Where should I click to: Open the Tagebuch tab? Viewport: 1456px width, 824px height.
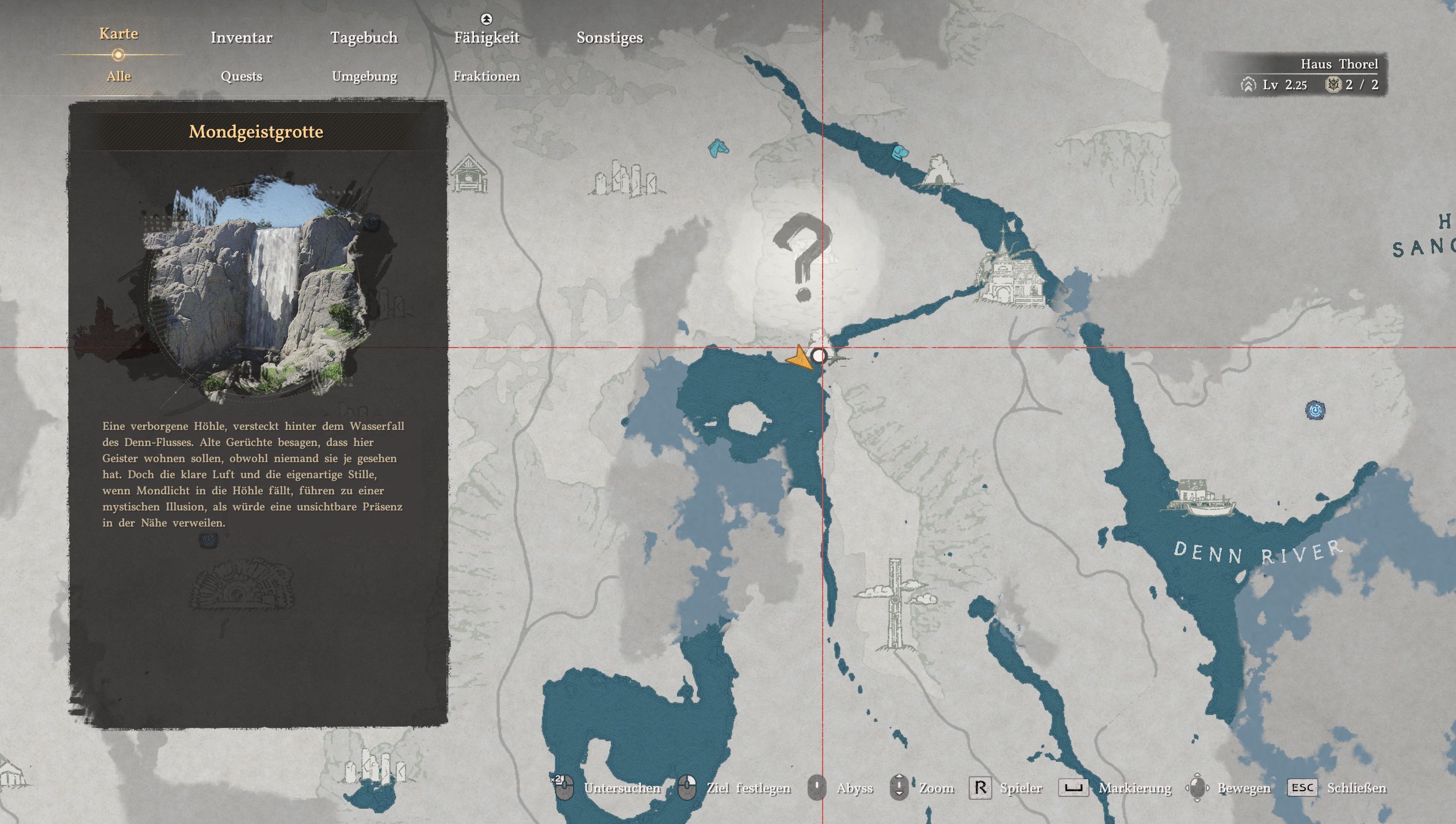tap(364, 37)
